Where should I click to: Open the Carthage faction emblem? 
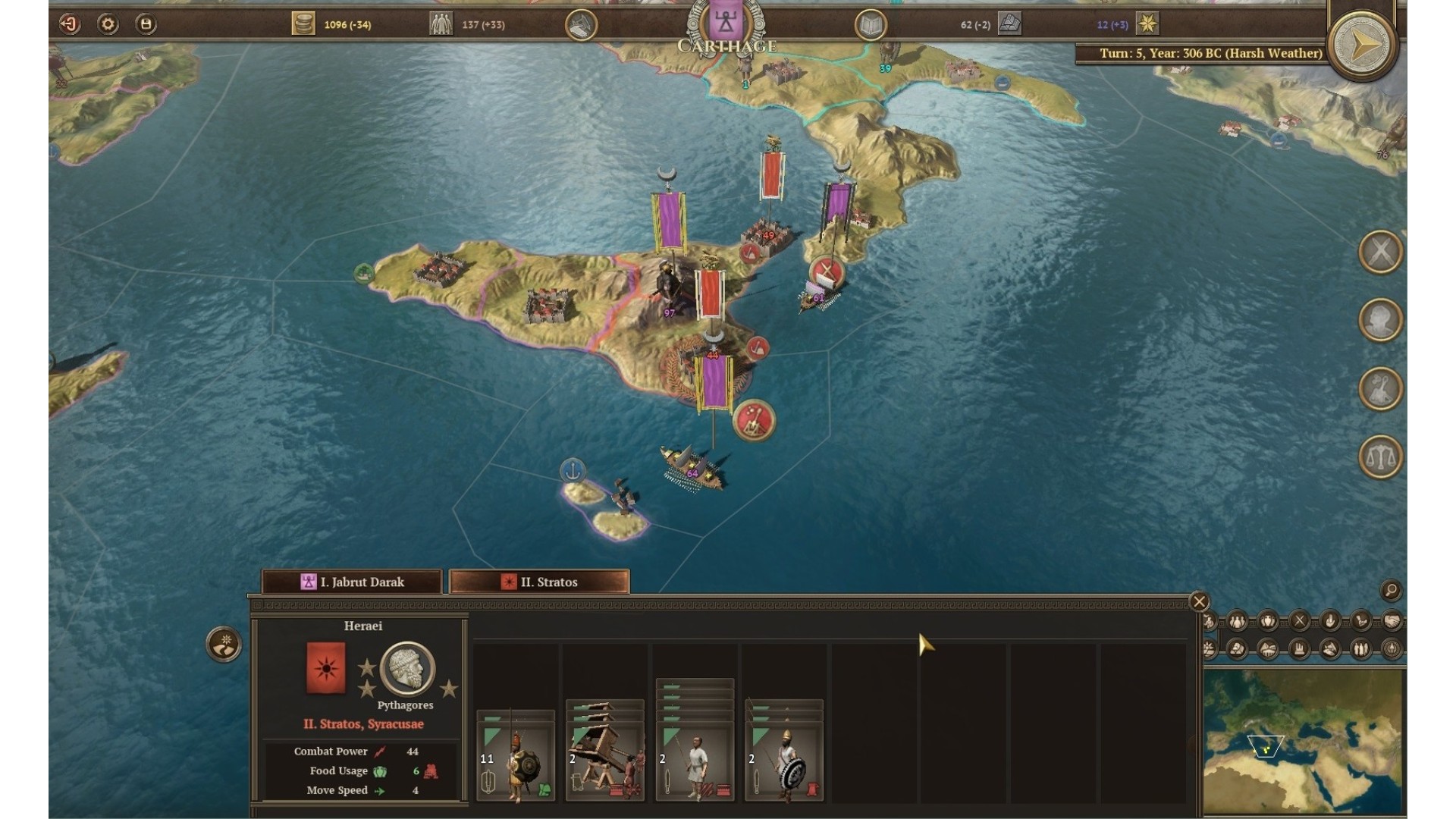click(726, 23)
